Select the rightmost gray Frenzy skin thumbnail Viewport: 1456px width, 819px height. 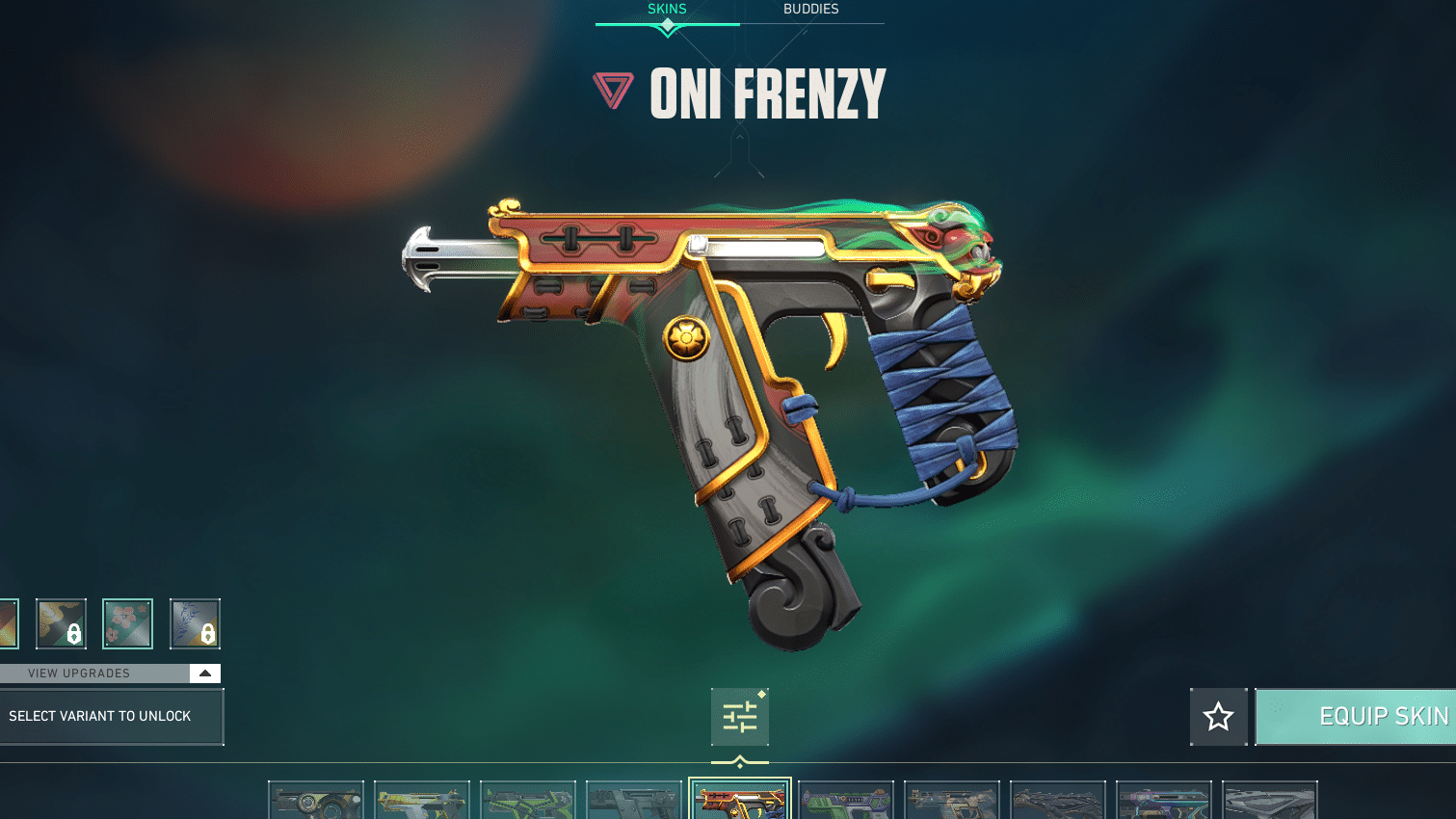pos(1269,800)
